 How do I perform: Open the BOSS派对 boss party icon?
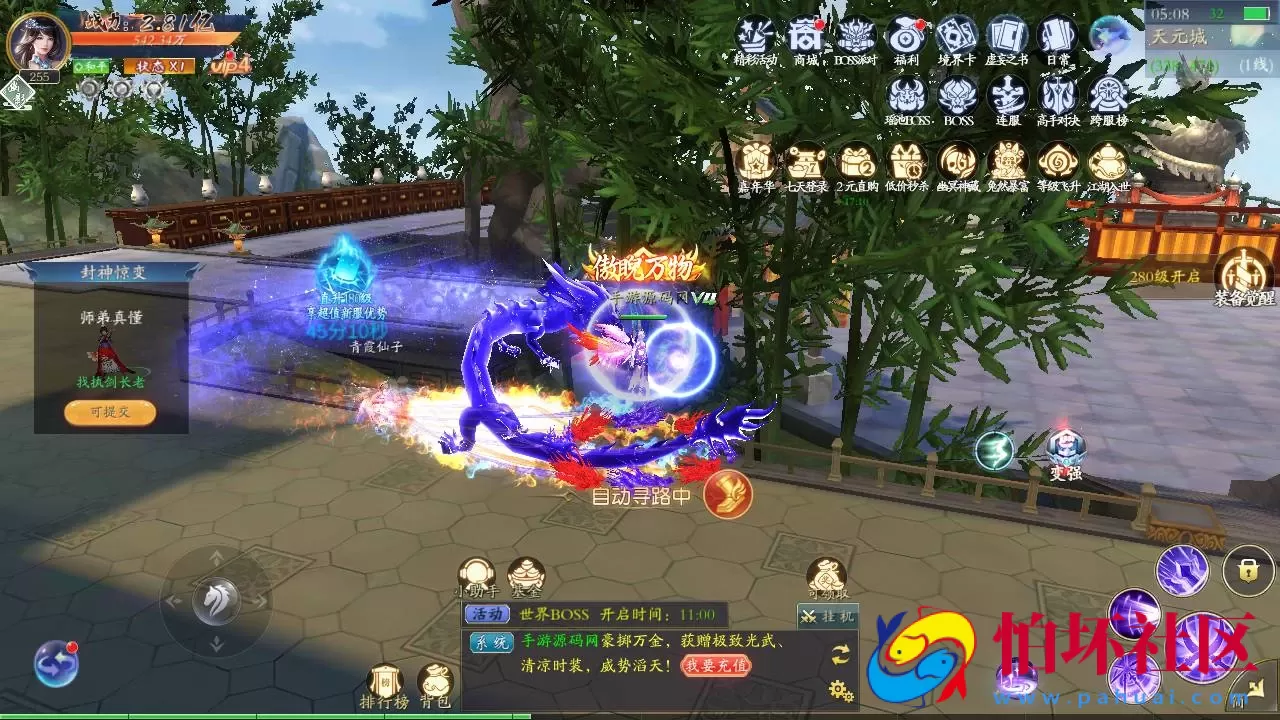click(856, 35)
